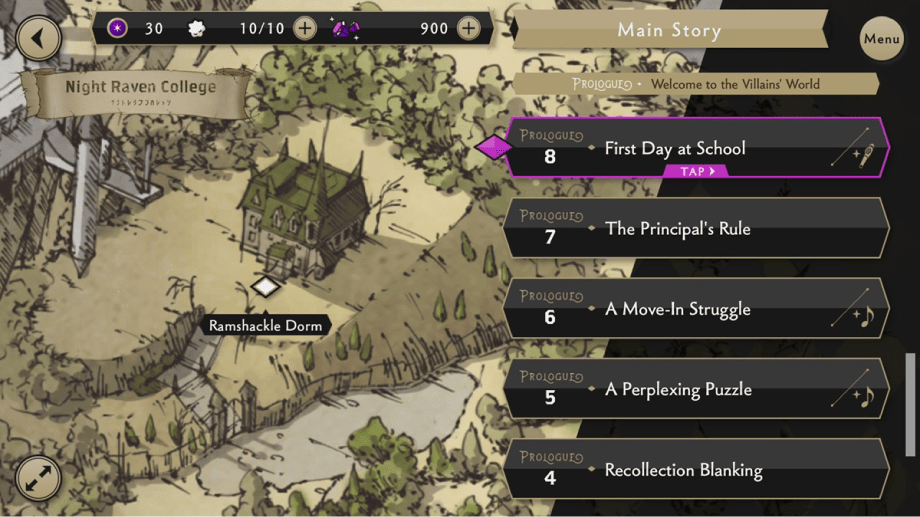
Task: Open the Main Story banner
Action: coord(669,30)
